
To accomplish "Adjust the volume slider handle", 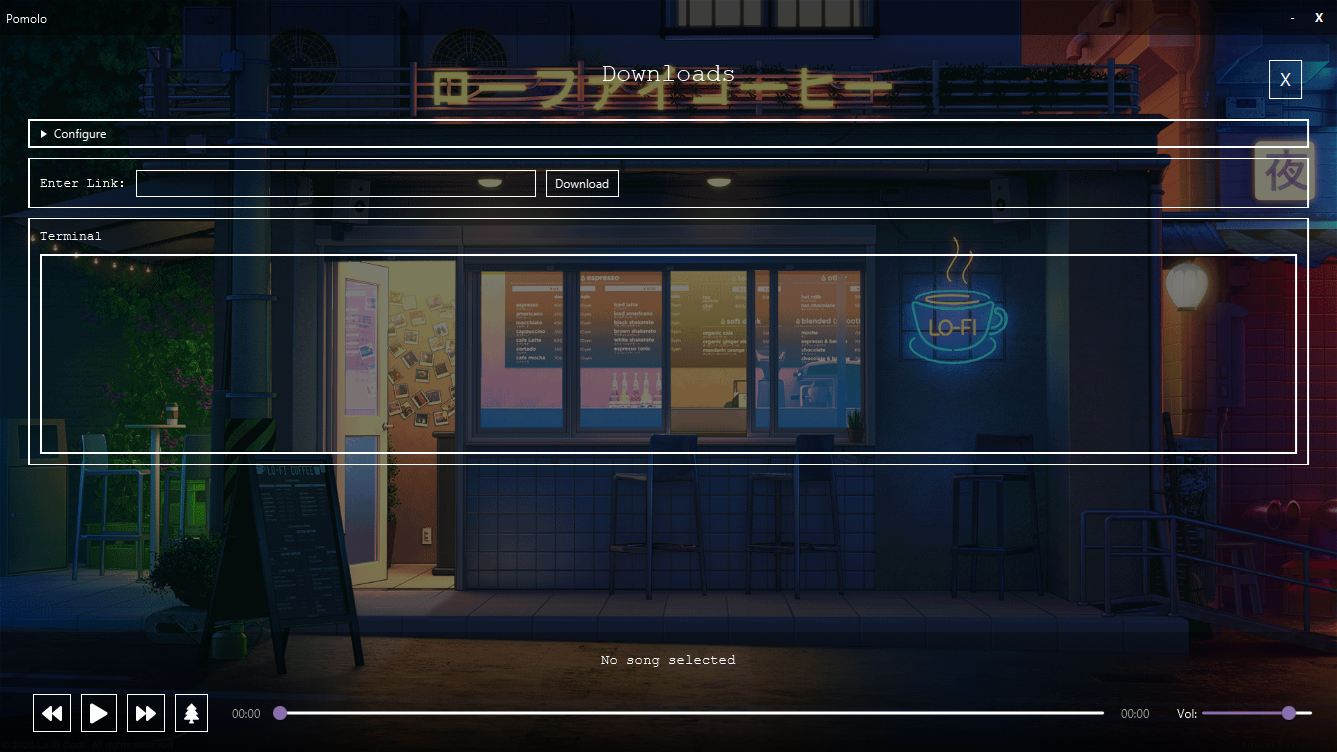I will click(x=1289, y=713).
